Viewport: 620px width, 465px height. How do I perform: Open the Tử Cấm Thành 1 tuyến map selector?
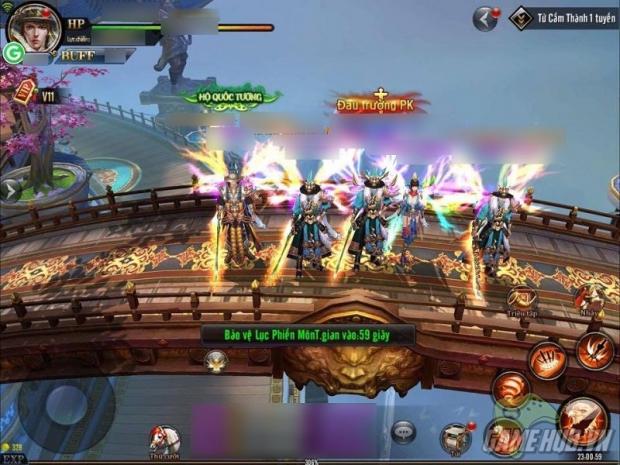click(558, 17)
